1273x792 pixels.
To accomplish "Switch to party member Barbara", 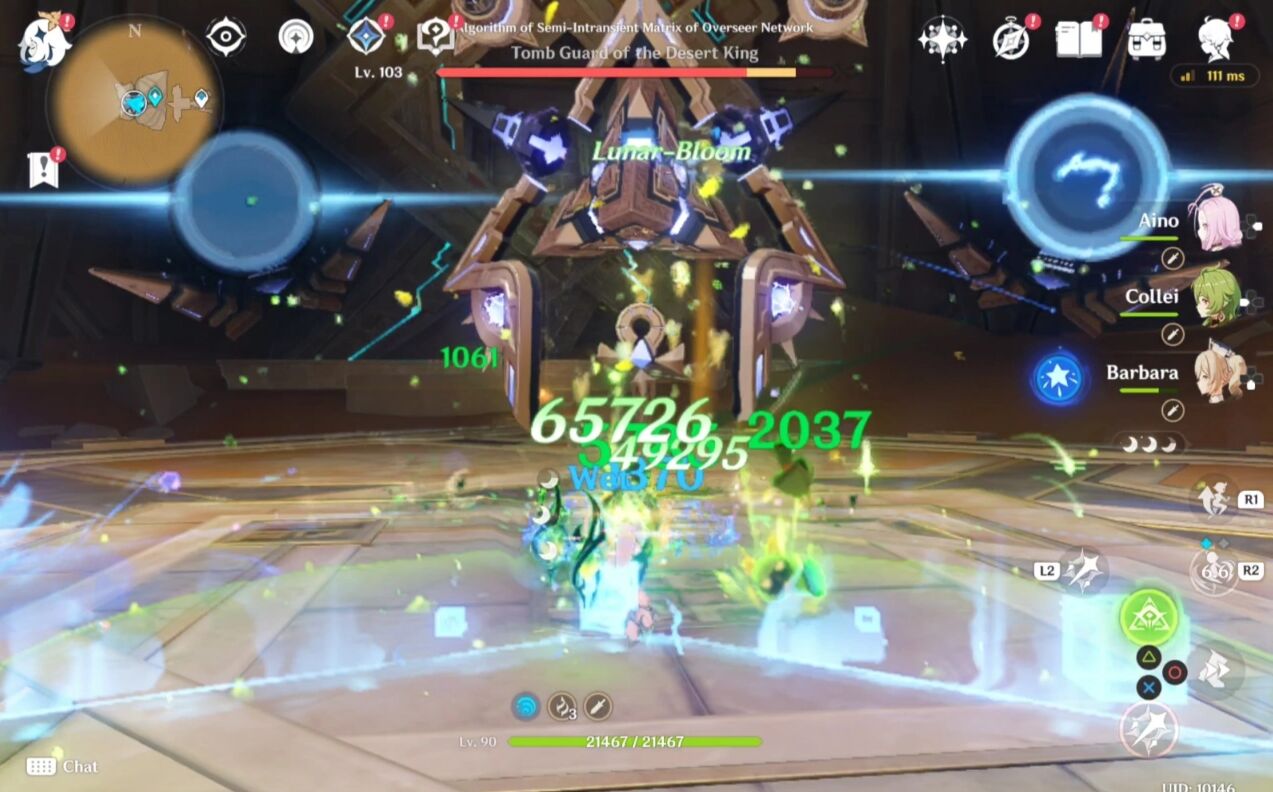I will (x=1217, y=374).
